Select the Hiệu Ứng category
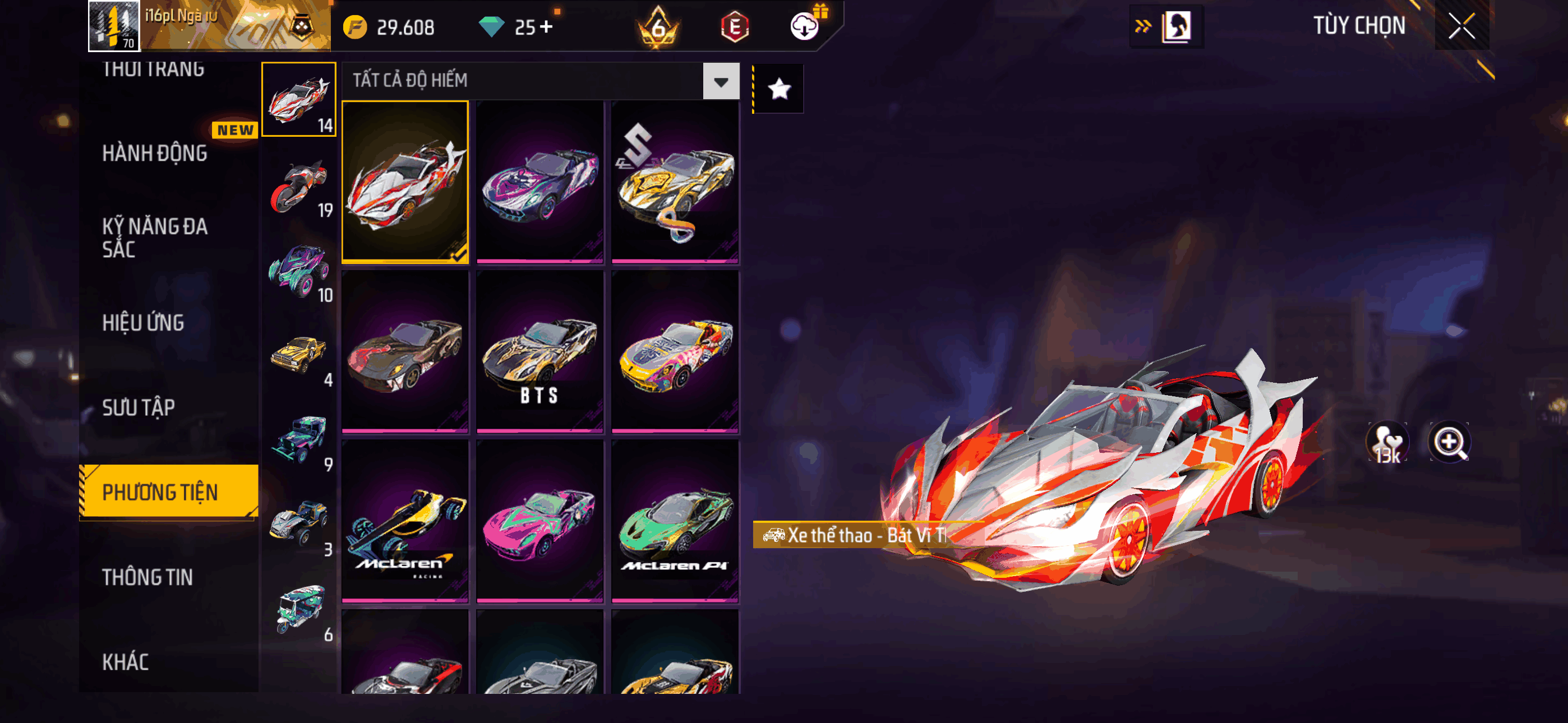This screenshot has width=1568, height=723. point(143,323)
